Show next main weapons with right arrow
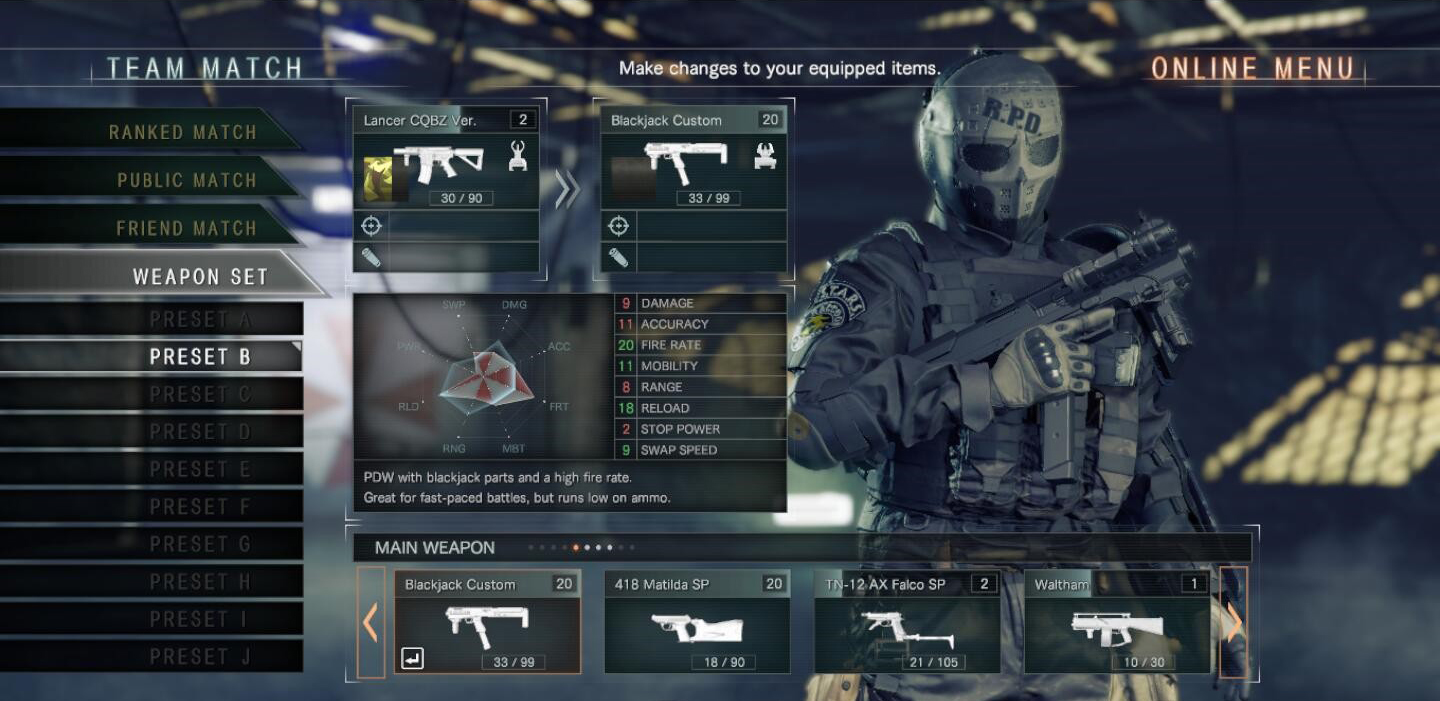Screen dimensions: 1440x701 click(x=1234, y=622)
